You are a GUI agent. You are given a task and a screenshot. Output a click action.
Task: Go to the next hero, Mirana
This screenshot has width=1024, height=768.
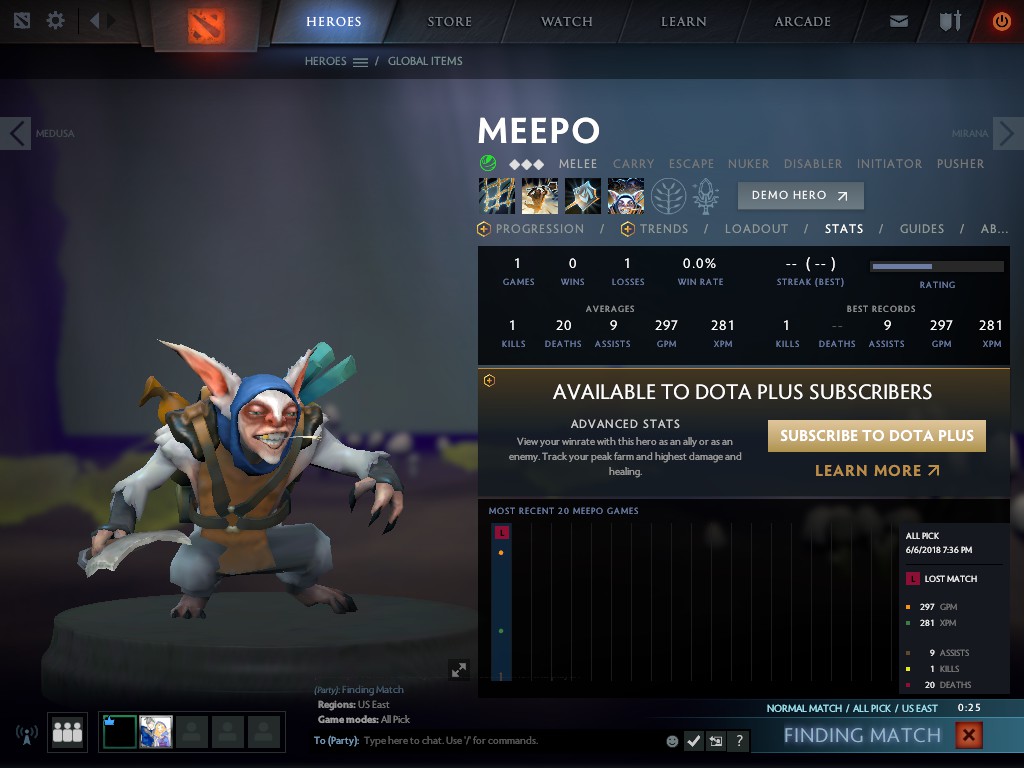click(x=1007, y=133)
